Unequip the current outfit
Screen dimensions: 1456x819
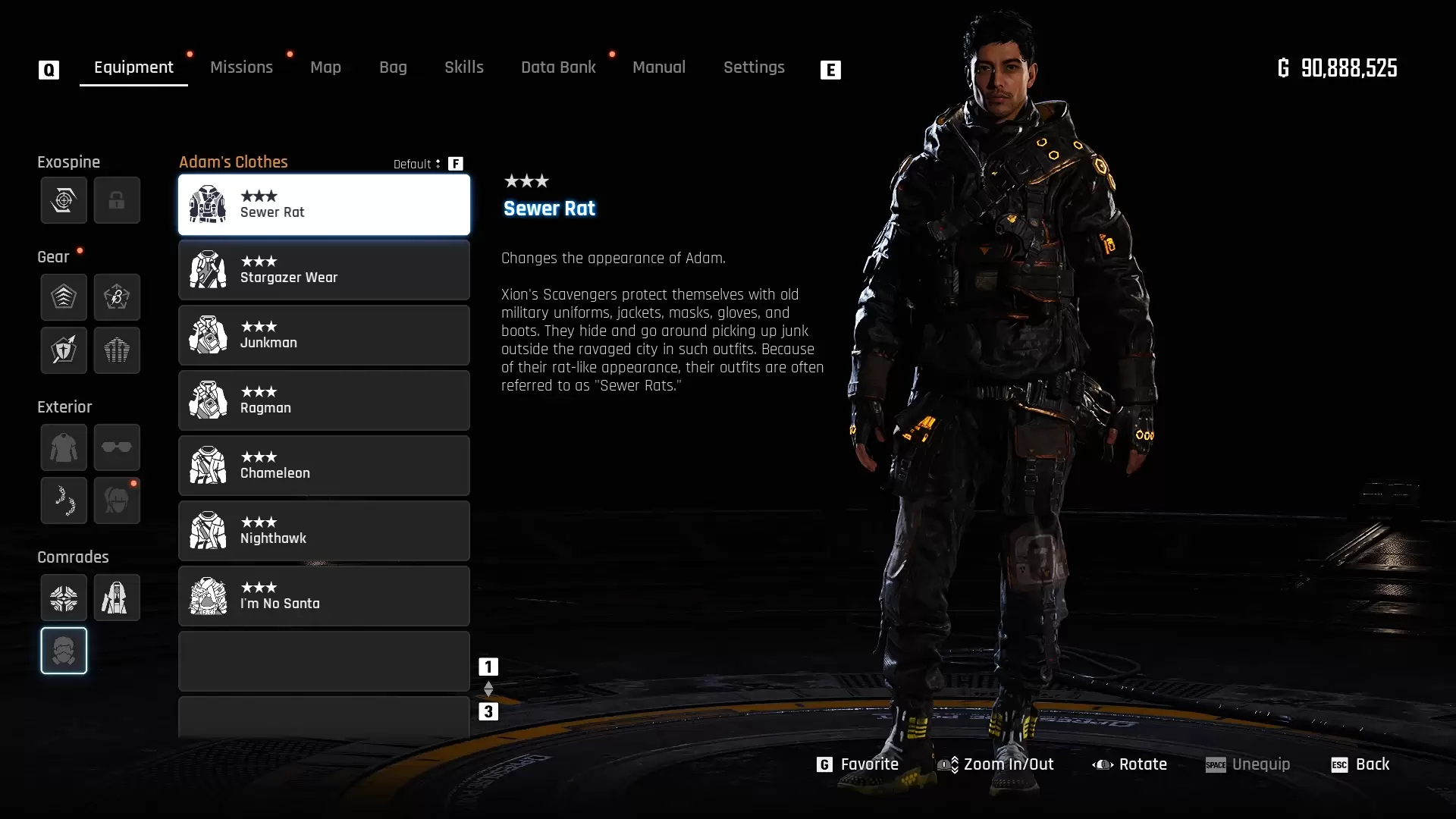1248,764
